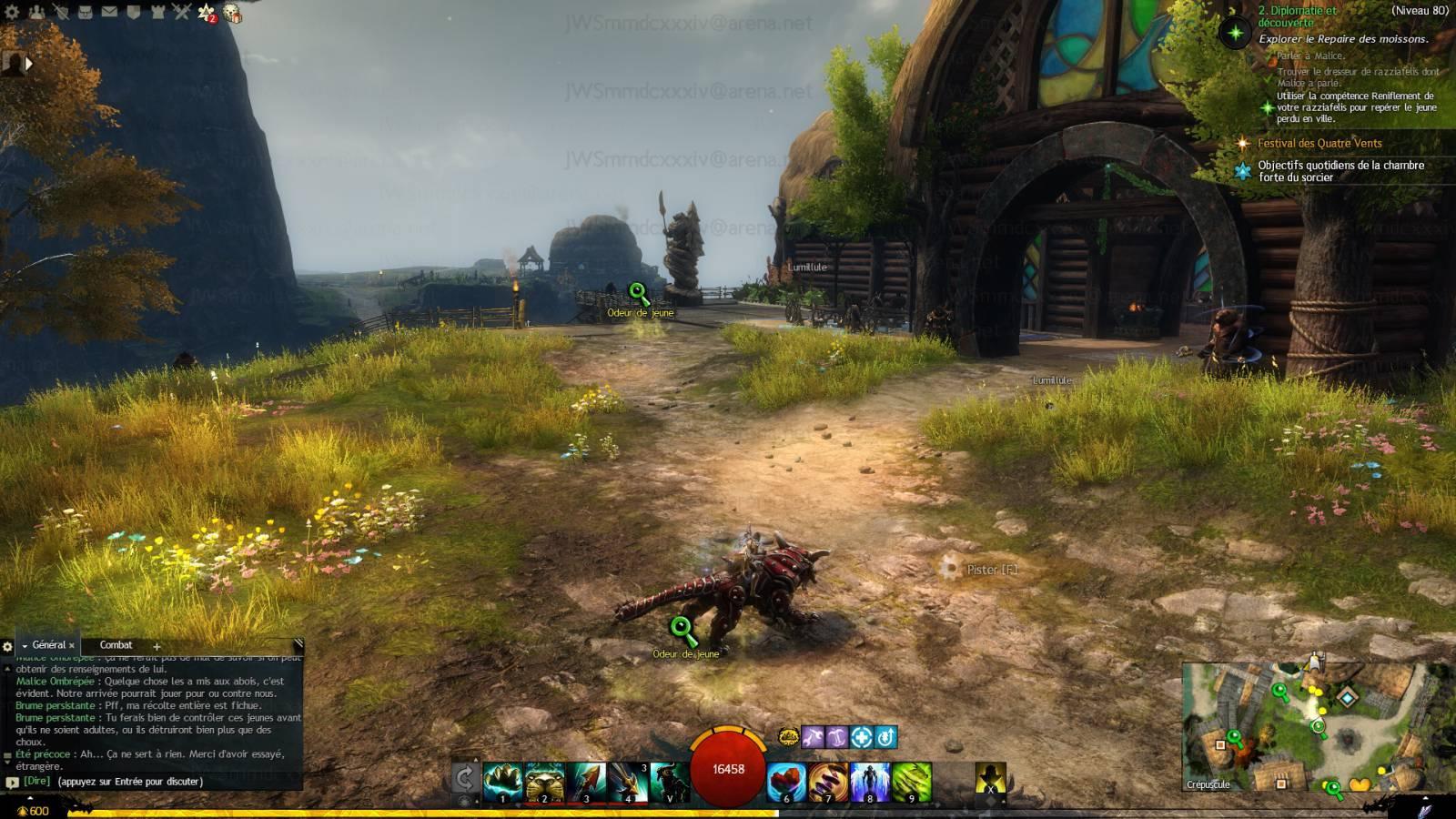Expand the party panel arrow
The width and height of the screenshot is (1456, 819).
pos(28,64)
